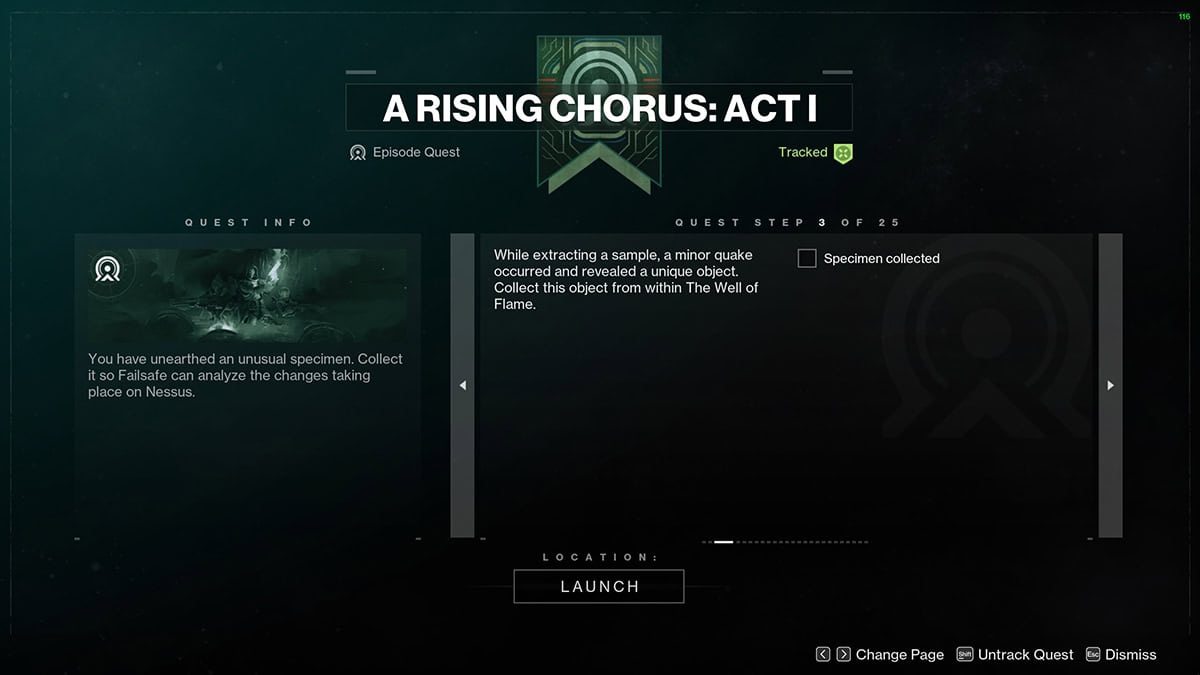The width and height of the screenshot is (1200, 675).
Task: Advance to the next quest step page
Action: click(1110, 385)
